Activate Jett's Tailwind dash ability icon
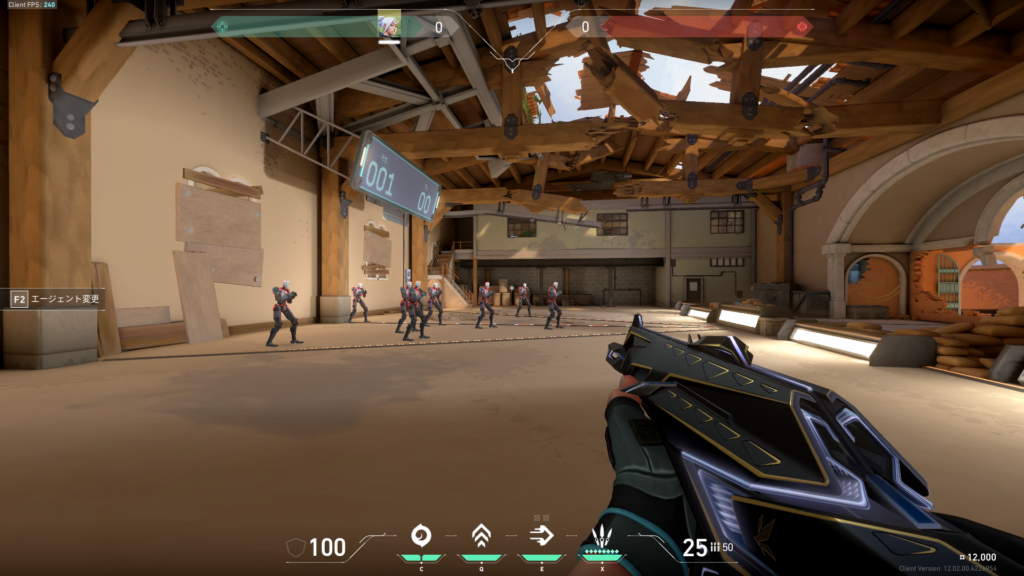Viewport: 1024px width, 576px height. [541, 536]
